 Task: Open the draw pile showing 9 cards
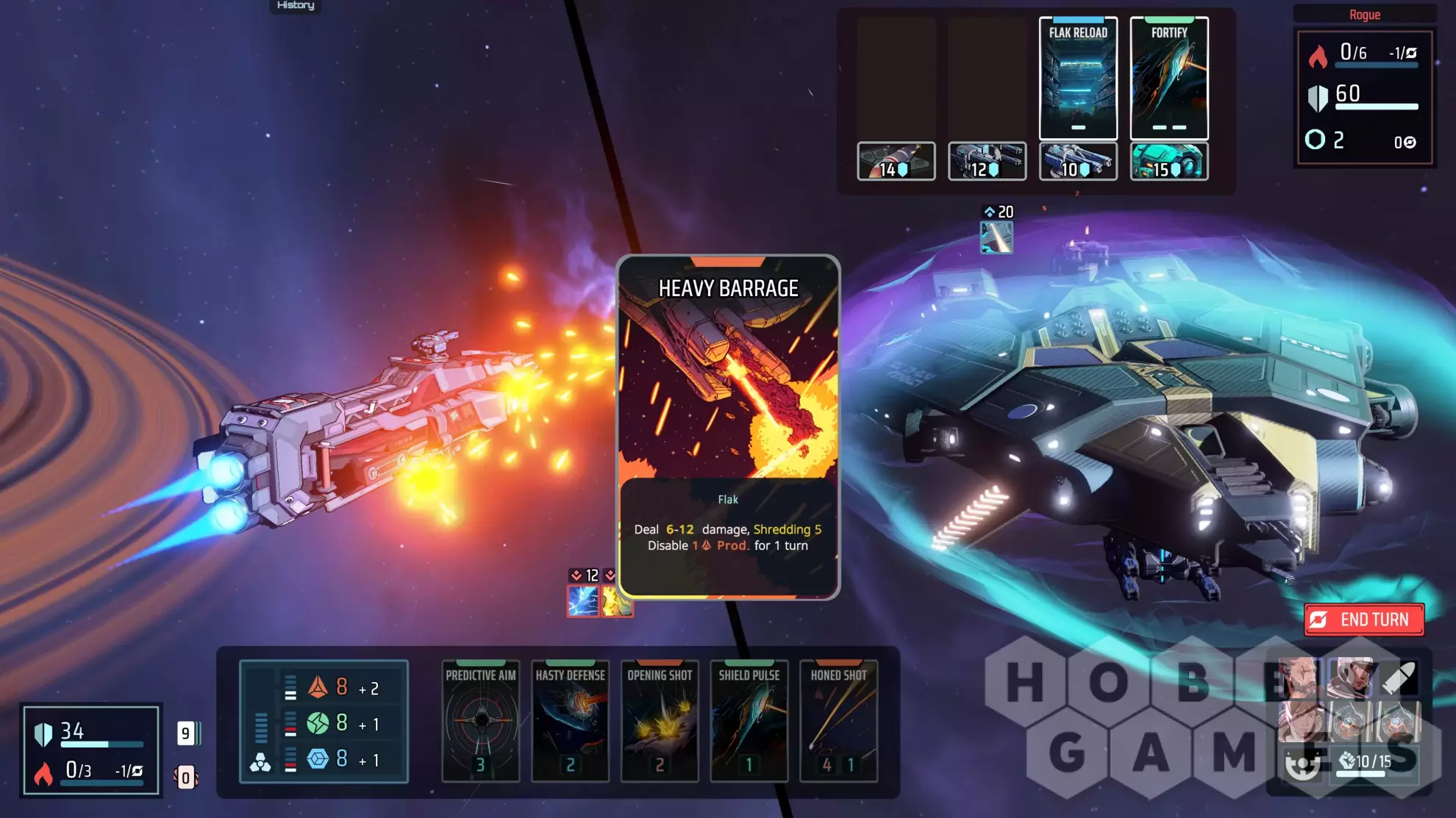click(187, 733)
